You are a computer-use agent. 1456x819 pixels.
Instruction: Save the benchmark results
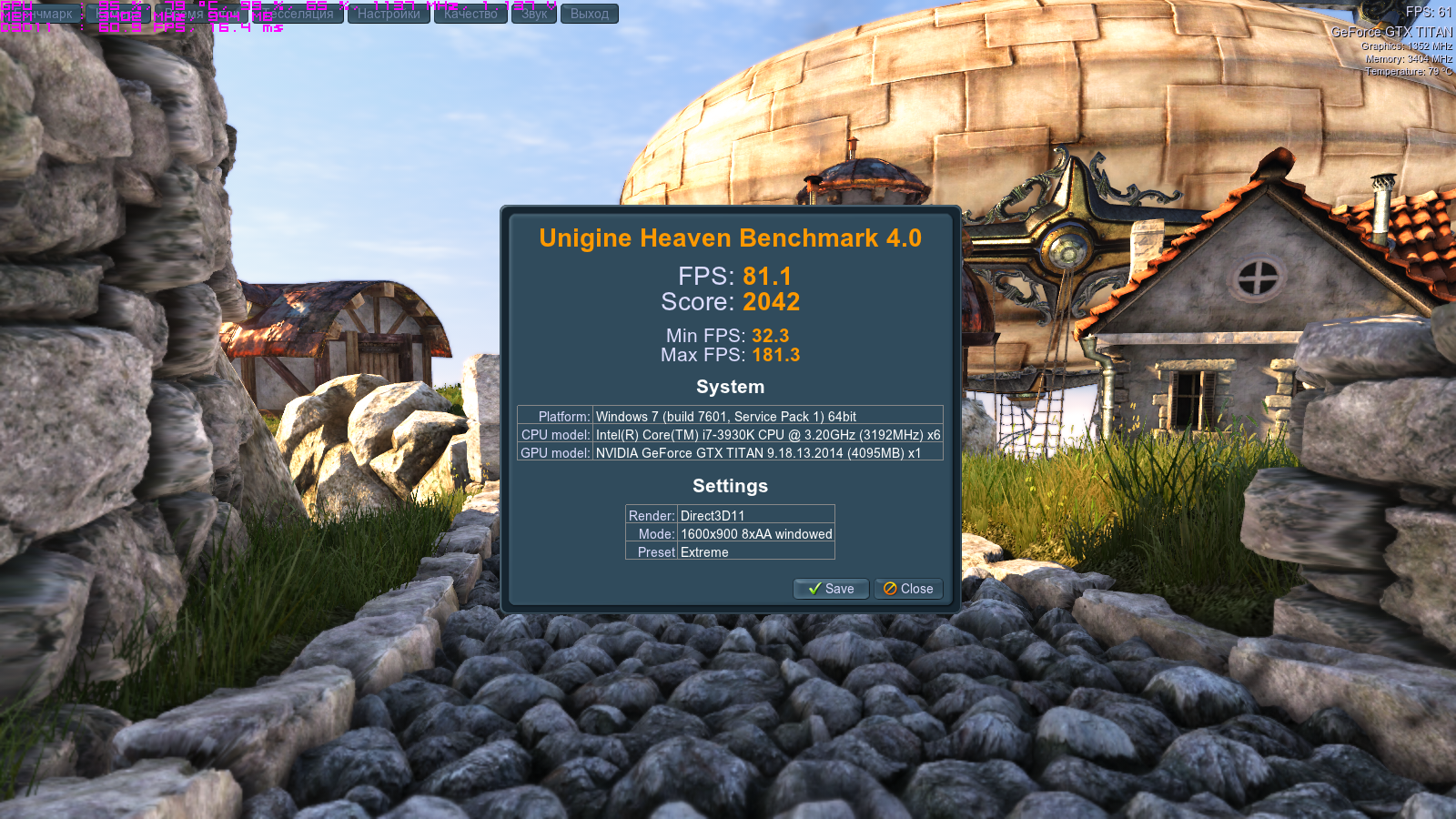click(831, 589)
